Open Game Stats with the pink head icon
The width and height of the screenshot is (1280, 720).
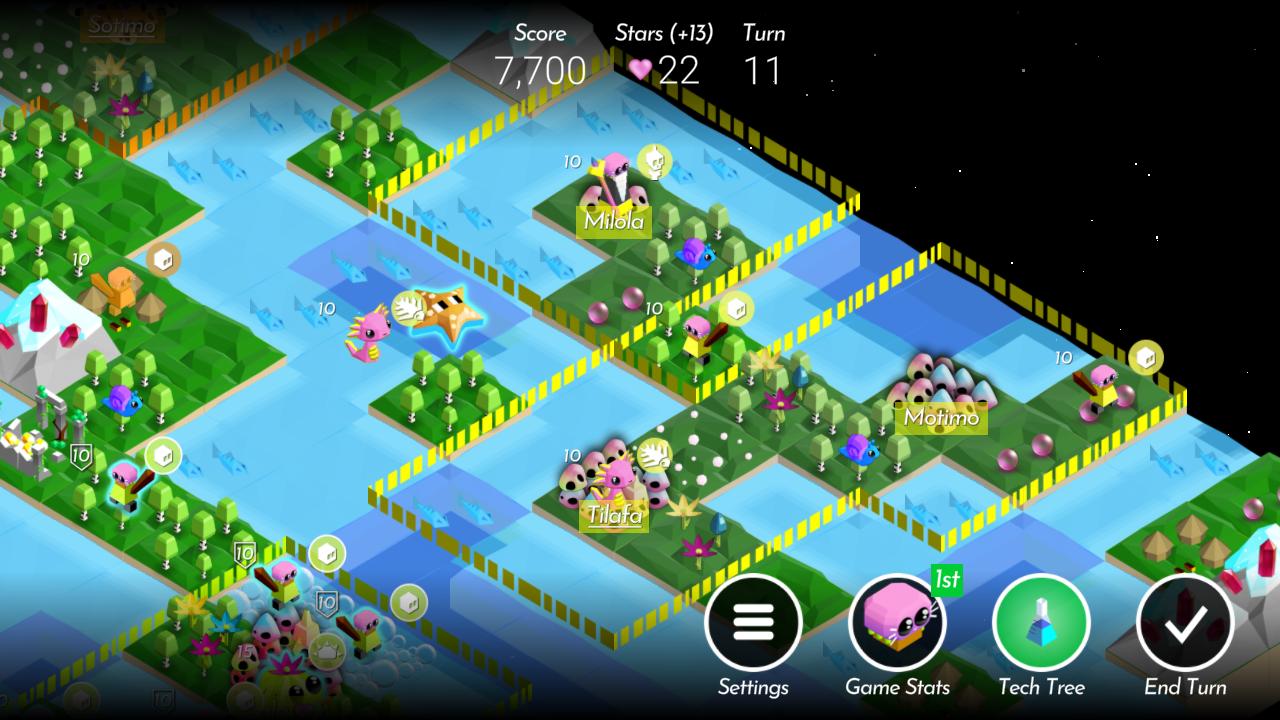[x=897, y=624]
